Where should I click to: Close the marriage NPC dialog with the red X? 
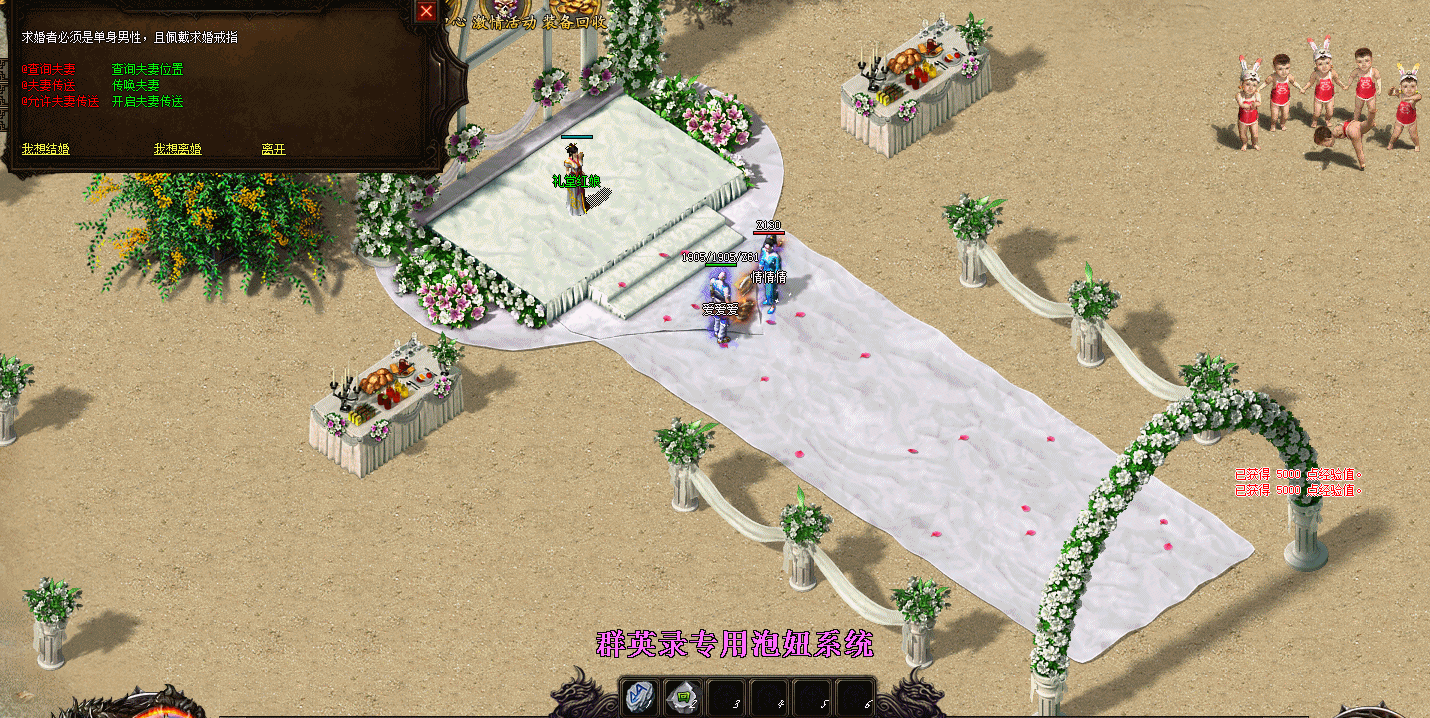[426, 11]
